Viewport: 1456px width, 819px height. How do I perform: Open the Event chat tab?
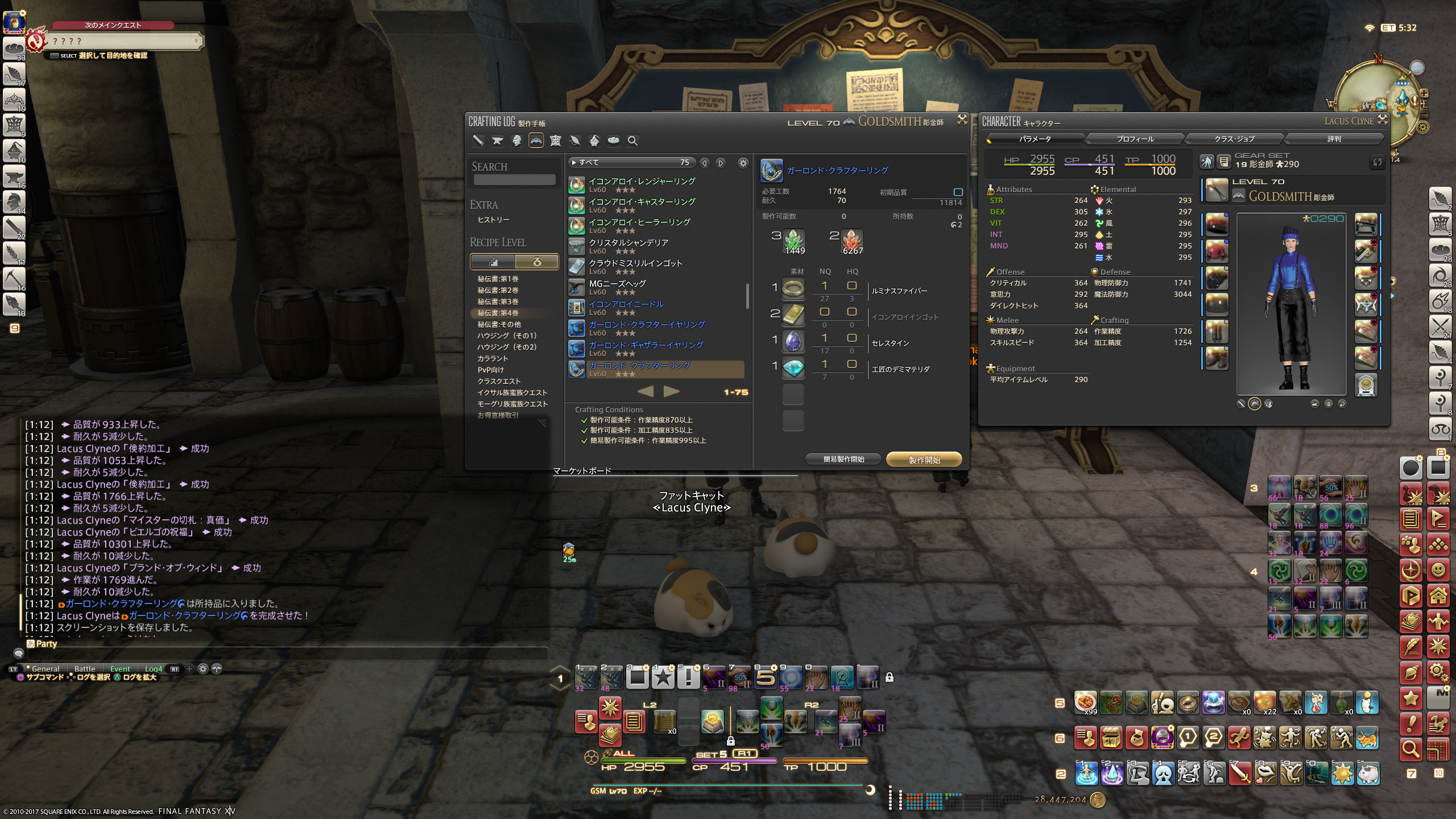(x=120, y=669)
